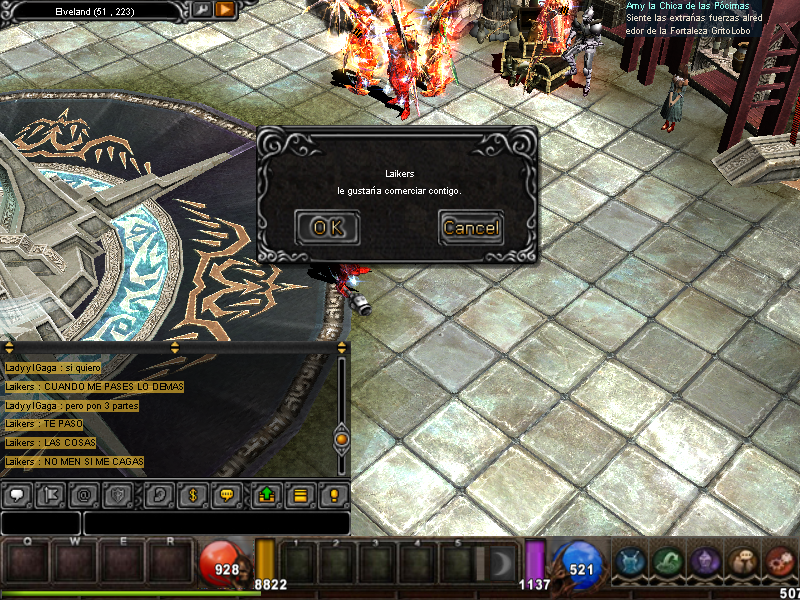The width and height of the screenshot is (800, 600).
Task: Open the green arrow menu icon
Action: (x=668, y=563)
